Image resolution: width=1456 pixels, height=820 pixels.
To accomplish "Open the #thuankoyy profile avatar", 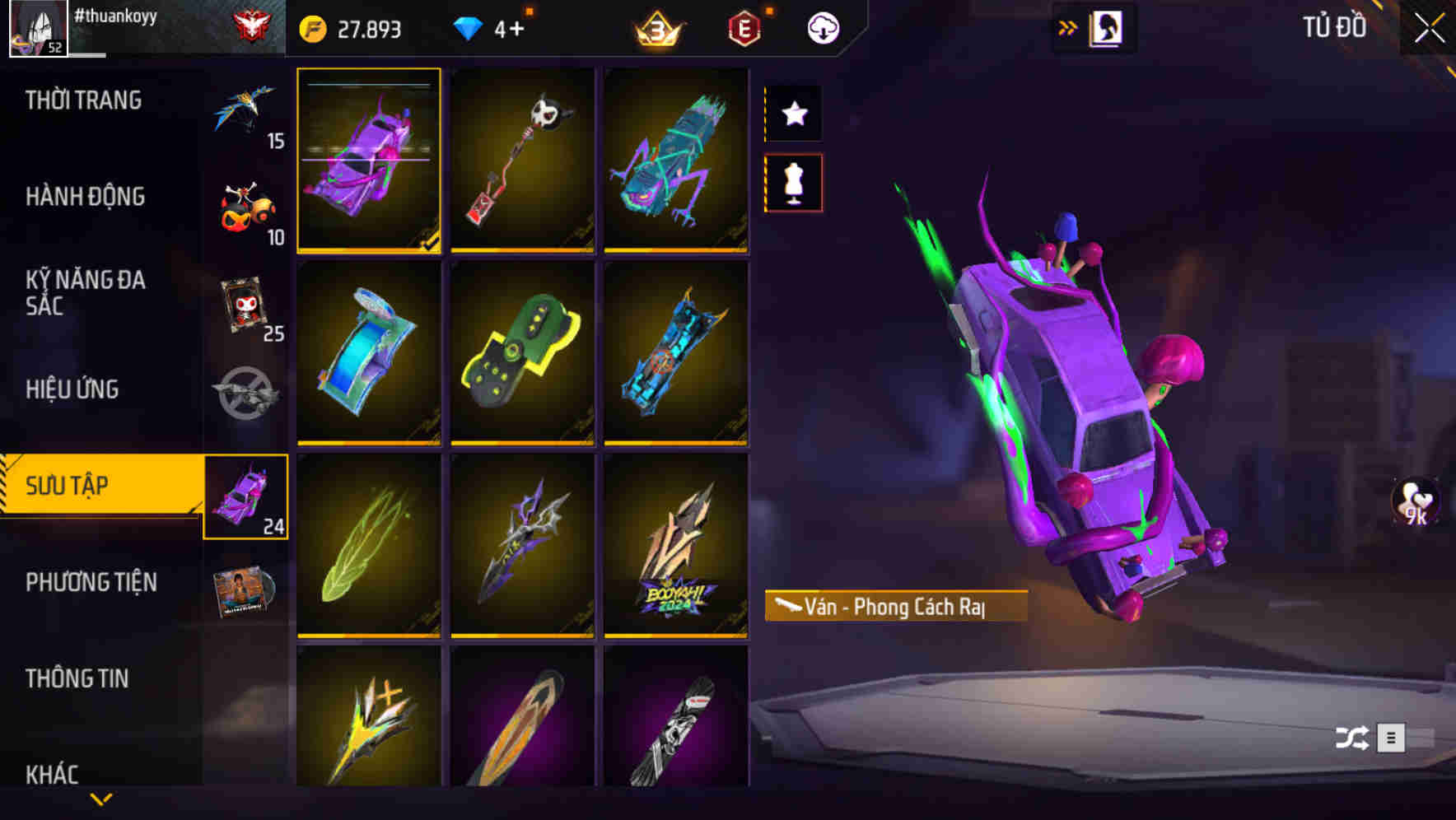I will (x=36, y=27).
